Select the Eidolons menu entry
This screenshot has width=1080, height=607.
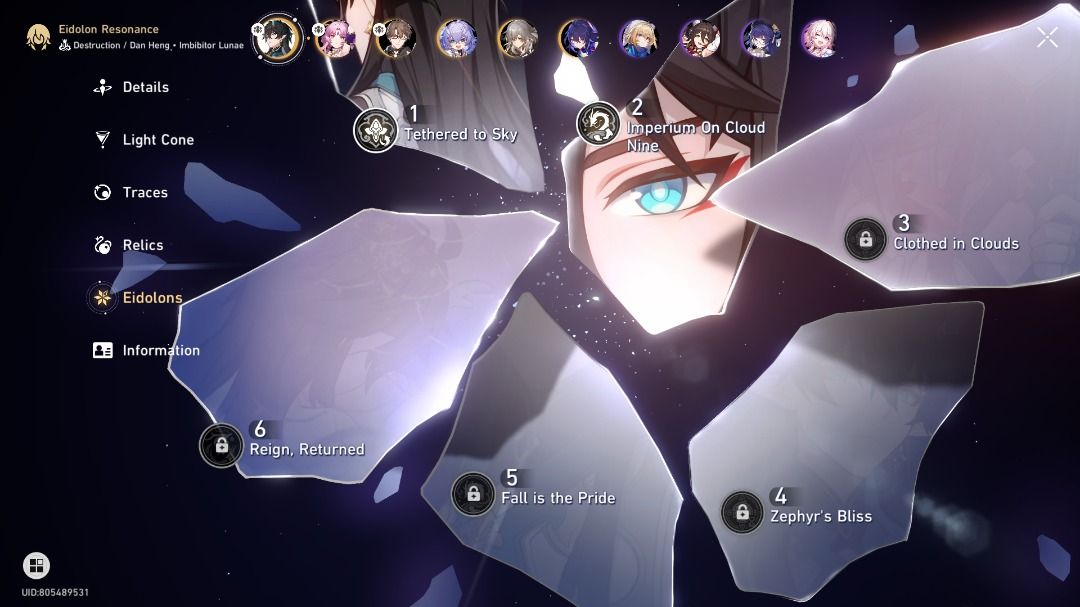(151, 298)
